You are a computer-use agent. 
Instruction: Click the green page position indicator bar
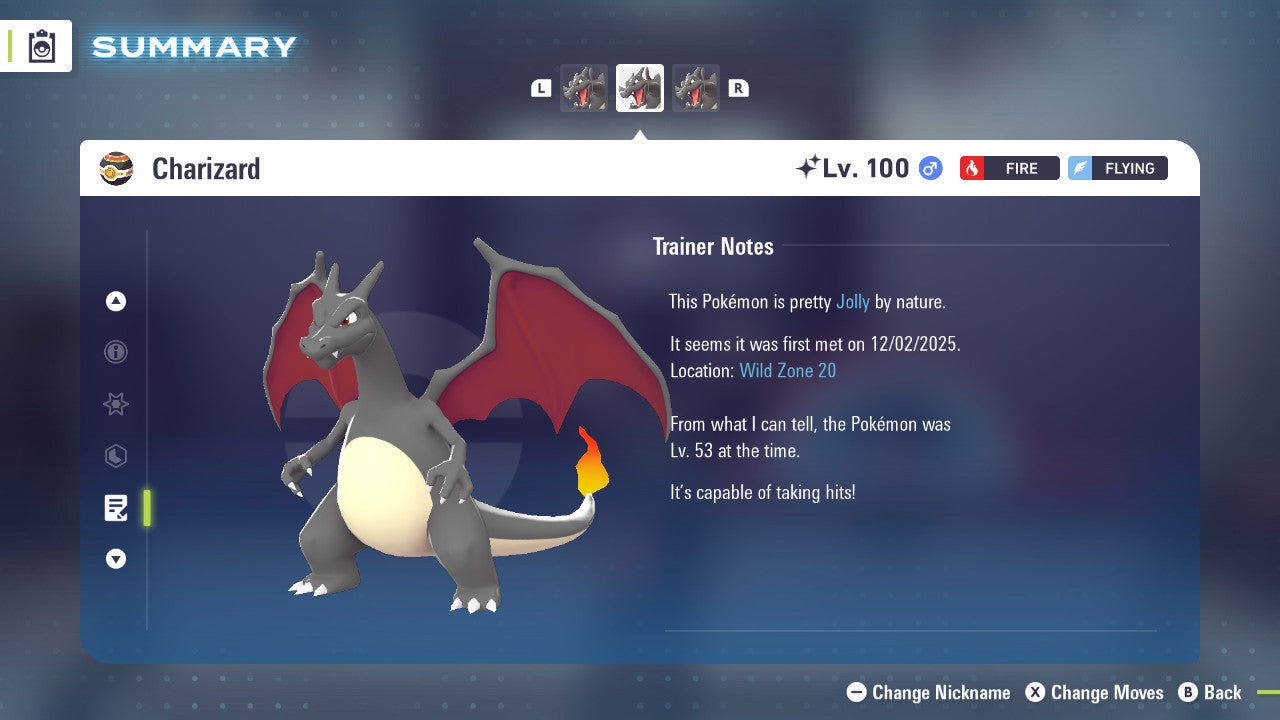pos(146,508)
